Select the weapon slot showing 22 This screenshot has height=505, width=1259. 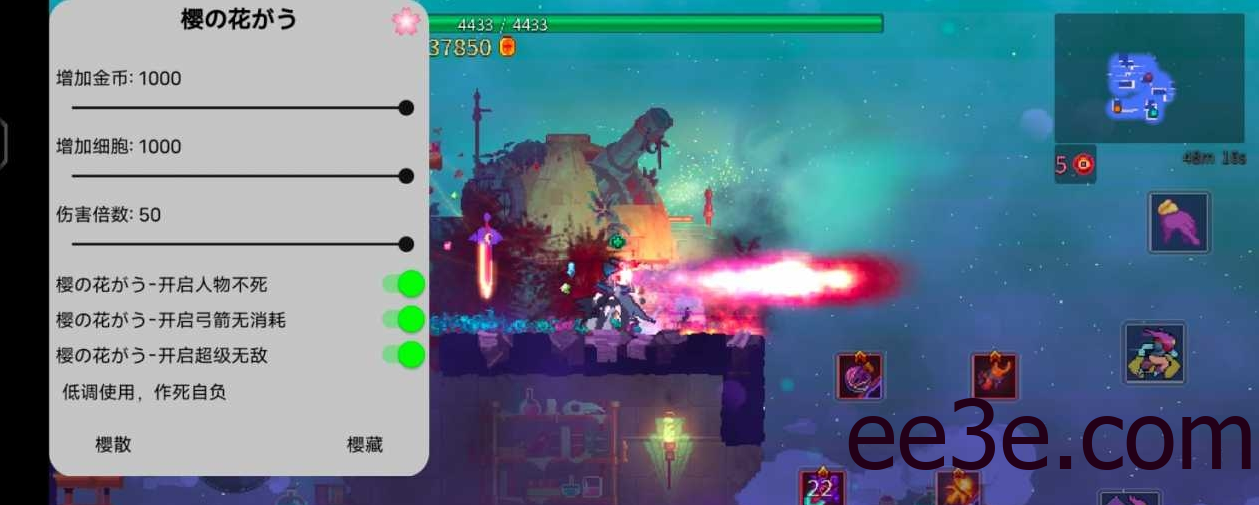(x=822, y=487)
